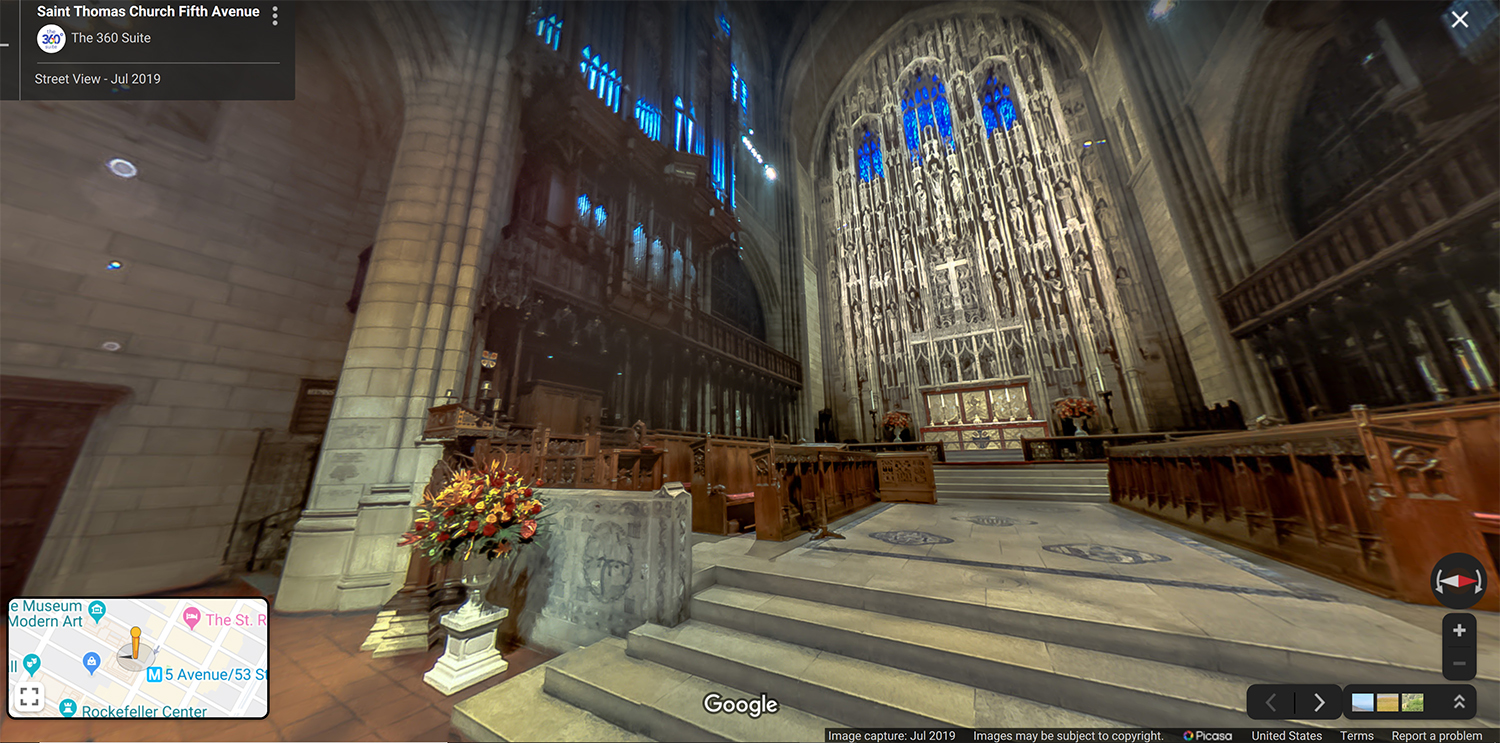Viewport: 1500px width, 743px height.
Task: Open the Terms link
Action: [x=1357, y=736]
